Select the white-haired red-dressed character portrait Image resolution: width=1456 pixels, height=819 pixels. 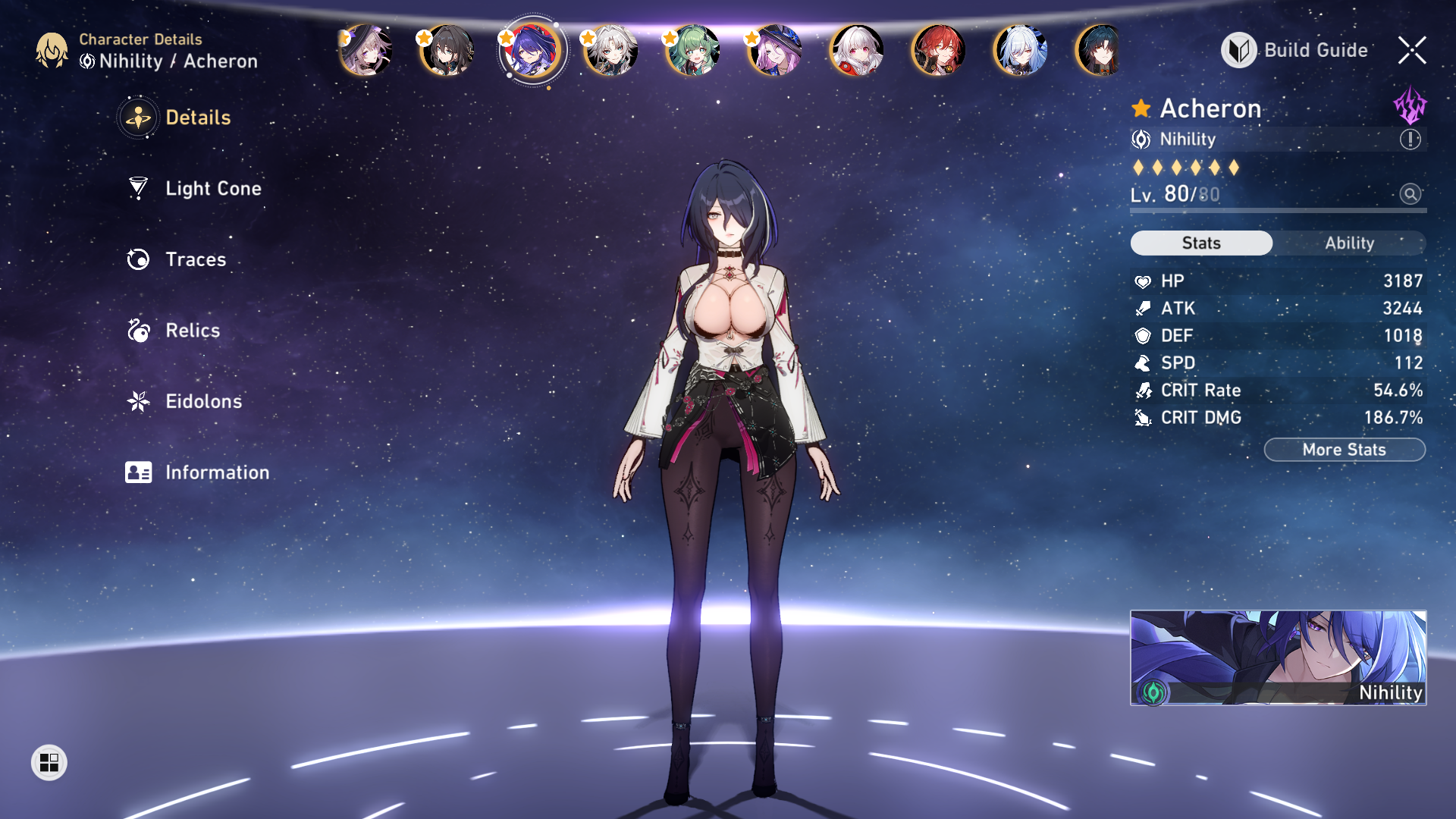pos(857,51)
